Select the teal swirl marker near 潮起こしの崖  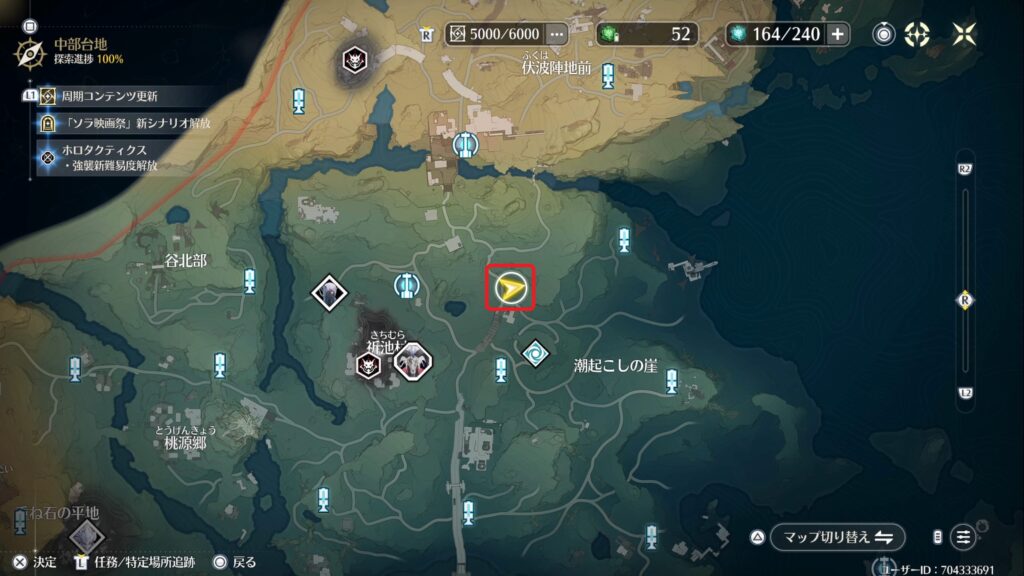pos(536,354)
